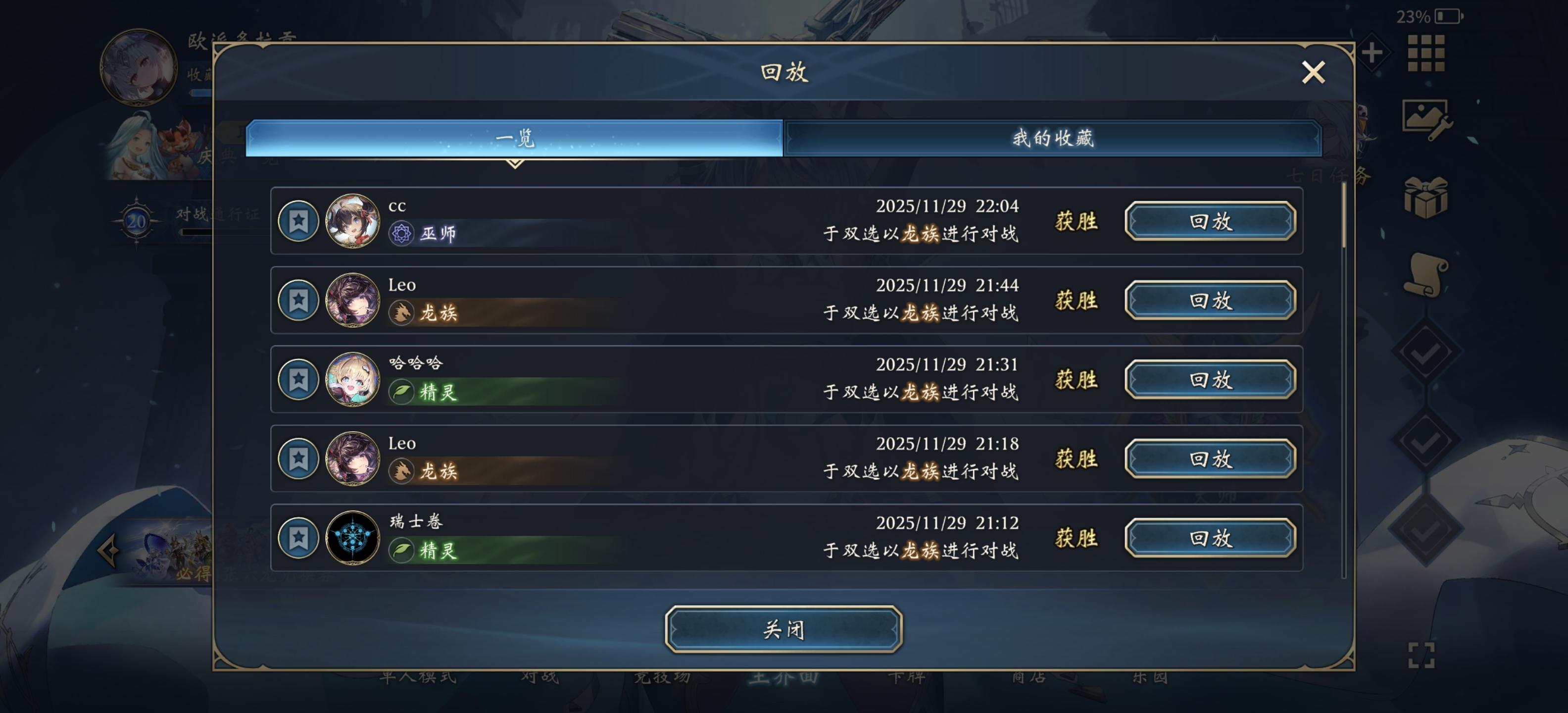Viewport: 1568px width, 713px height.
Task: Star the replay against cc as favorite
Action: click(x=299, y=222)
